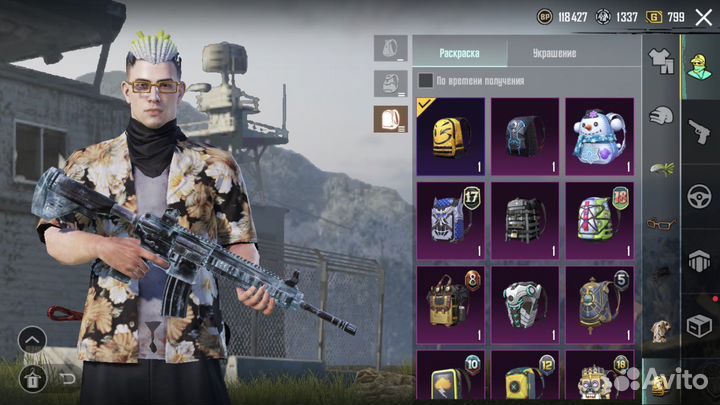Open the wardrobe hanger button

(31, 378)
